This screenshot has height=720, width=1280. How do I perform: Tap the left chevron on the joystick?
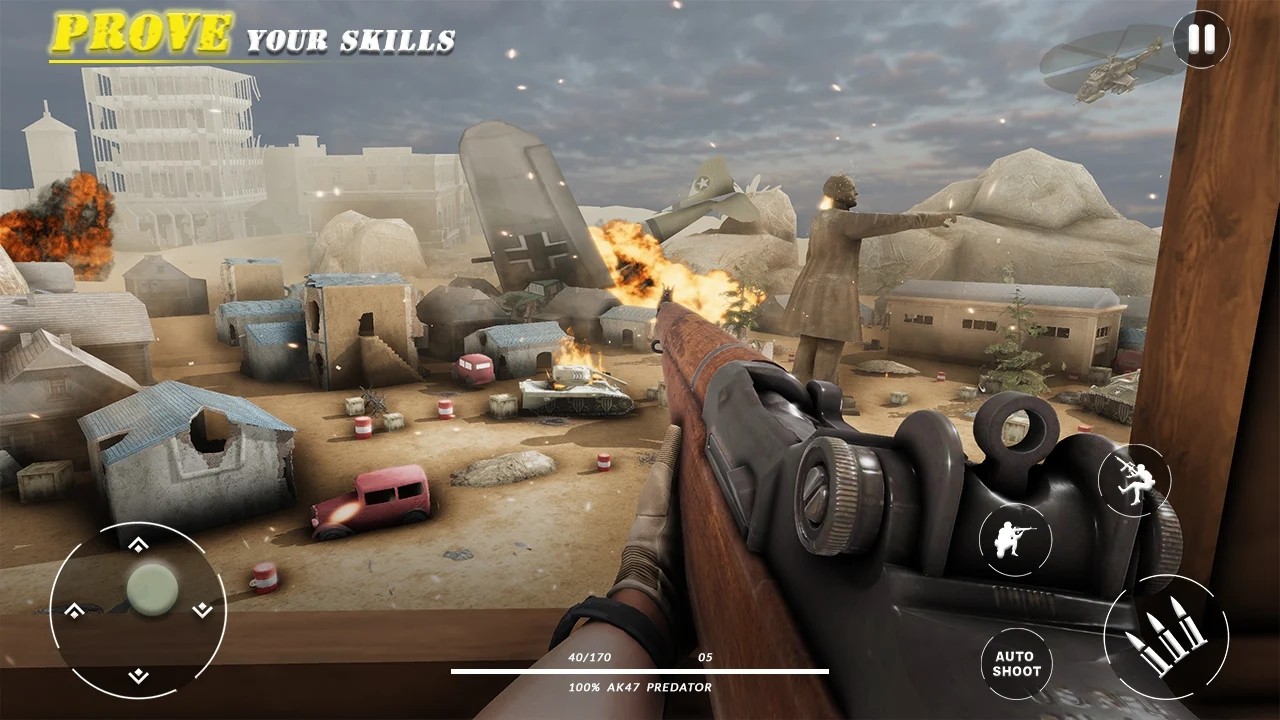coord(74,612)
